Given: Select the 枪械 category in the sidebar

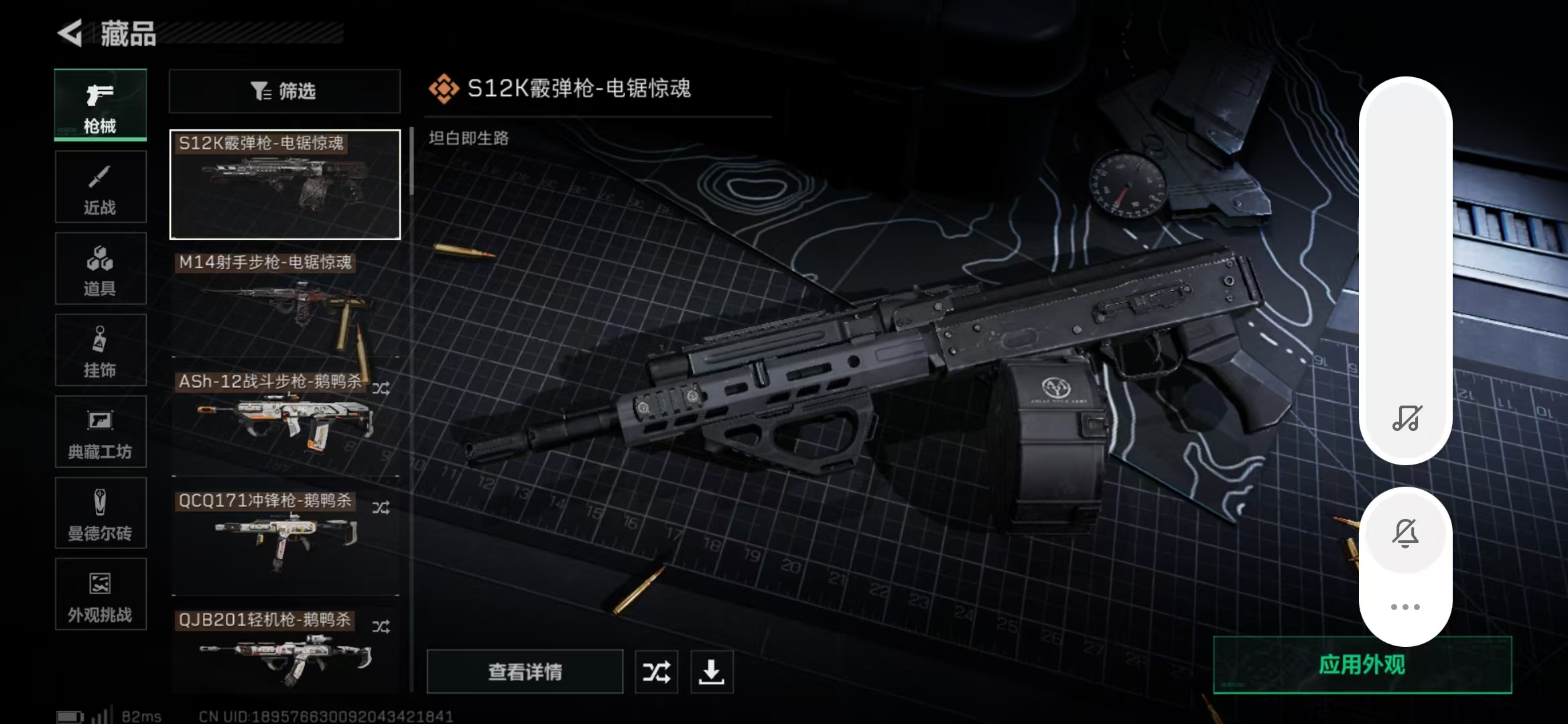Looking at the screenshot, I should coord(99,106).
